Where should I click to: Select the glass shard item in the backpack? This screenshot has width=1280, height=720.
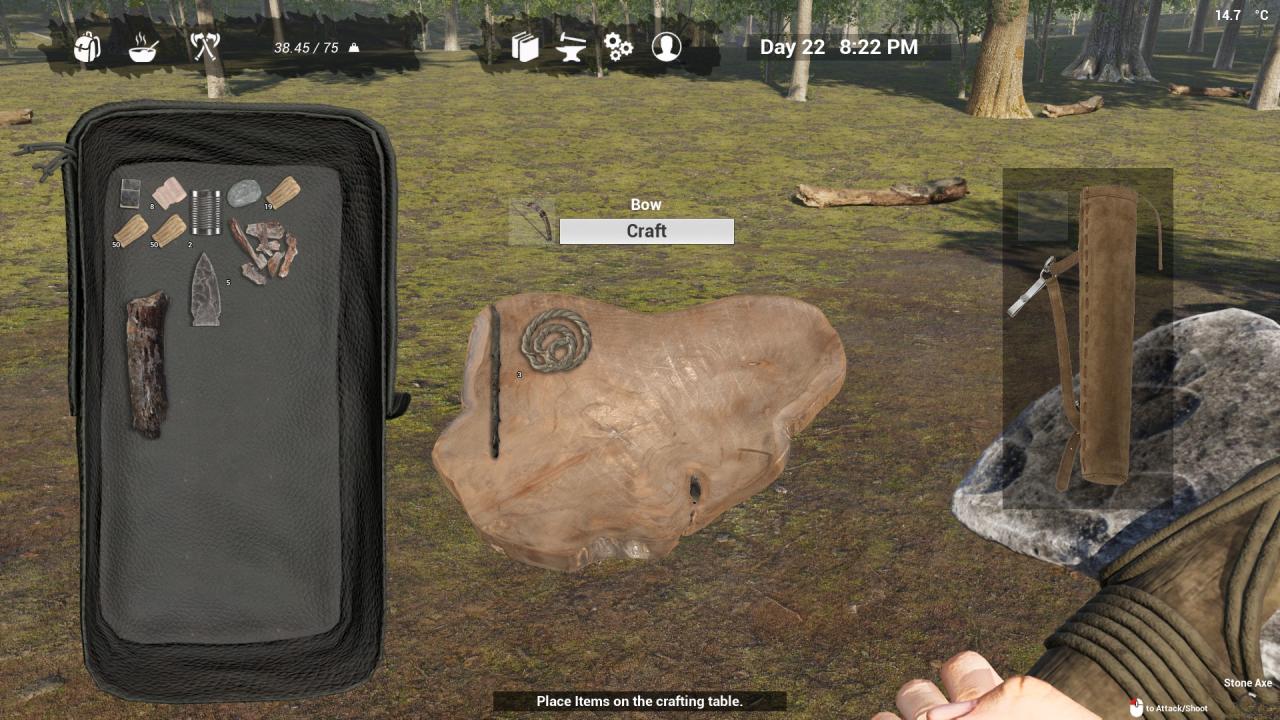(130, 192)
